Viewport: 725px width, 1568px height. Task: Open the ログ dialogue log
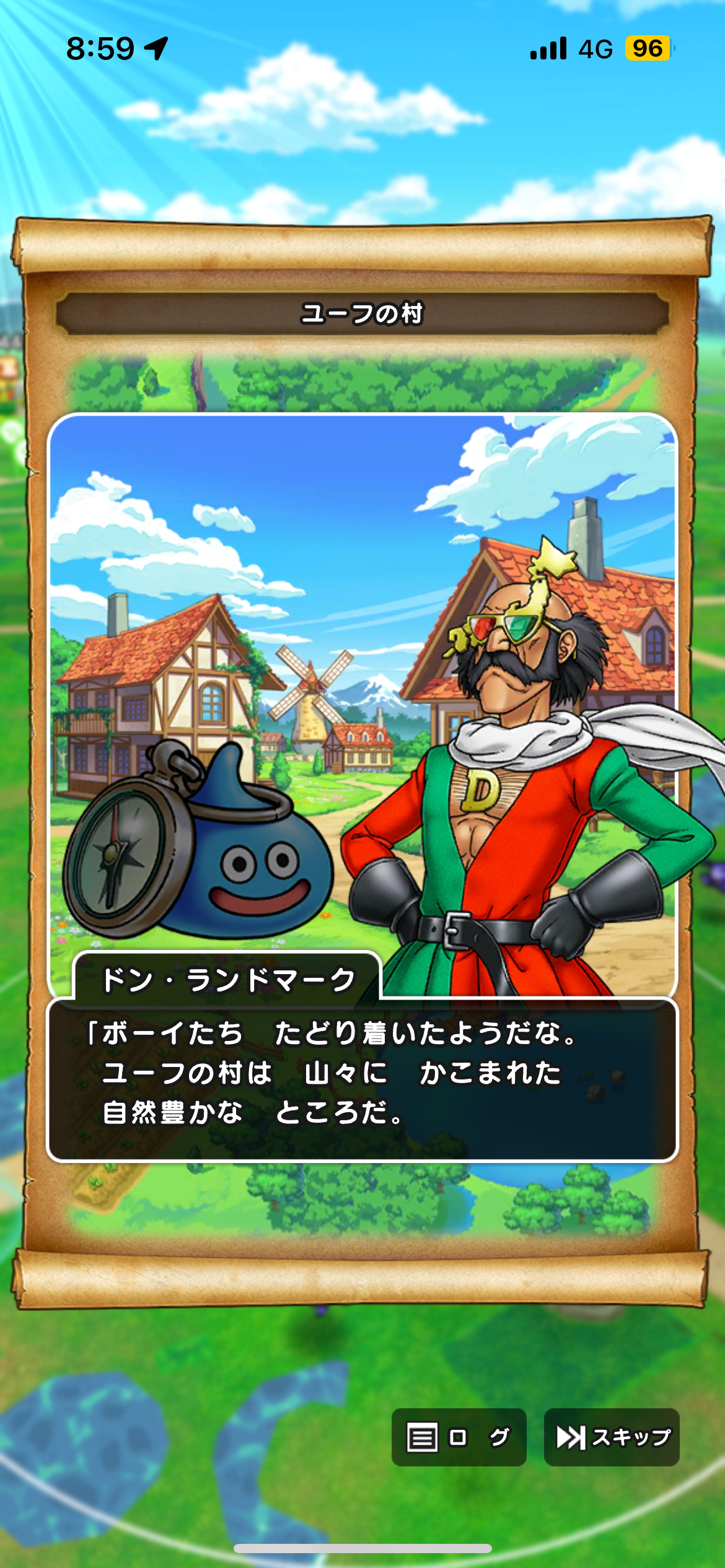pos(459,1437)
